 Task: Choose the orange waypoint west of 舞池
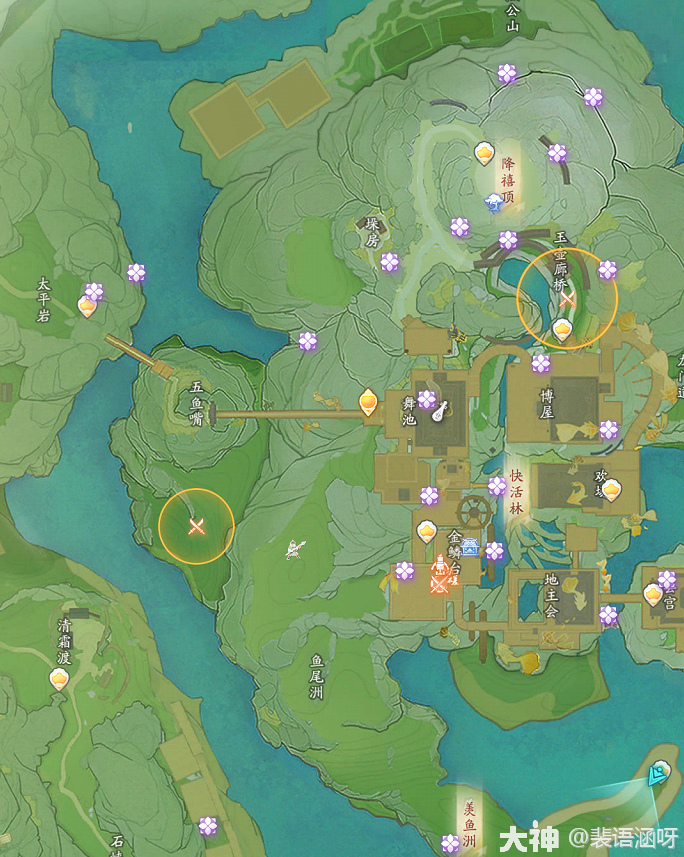[x=368, y=402]
